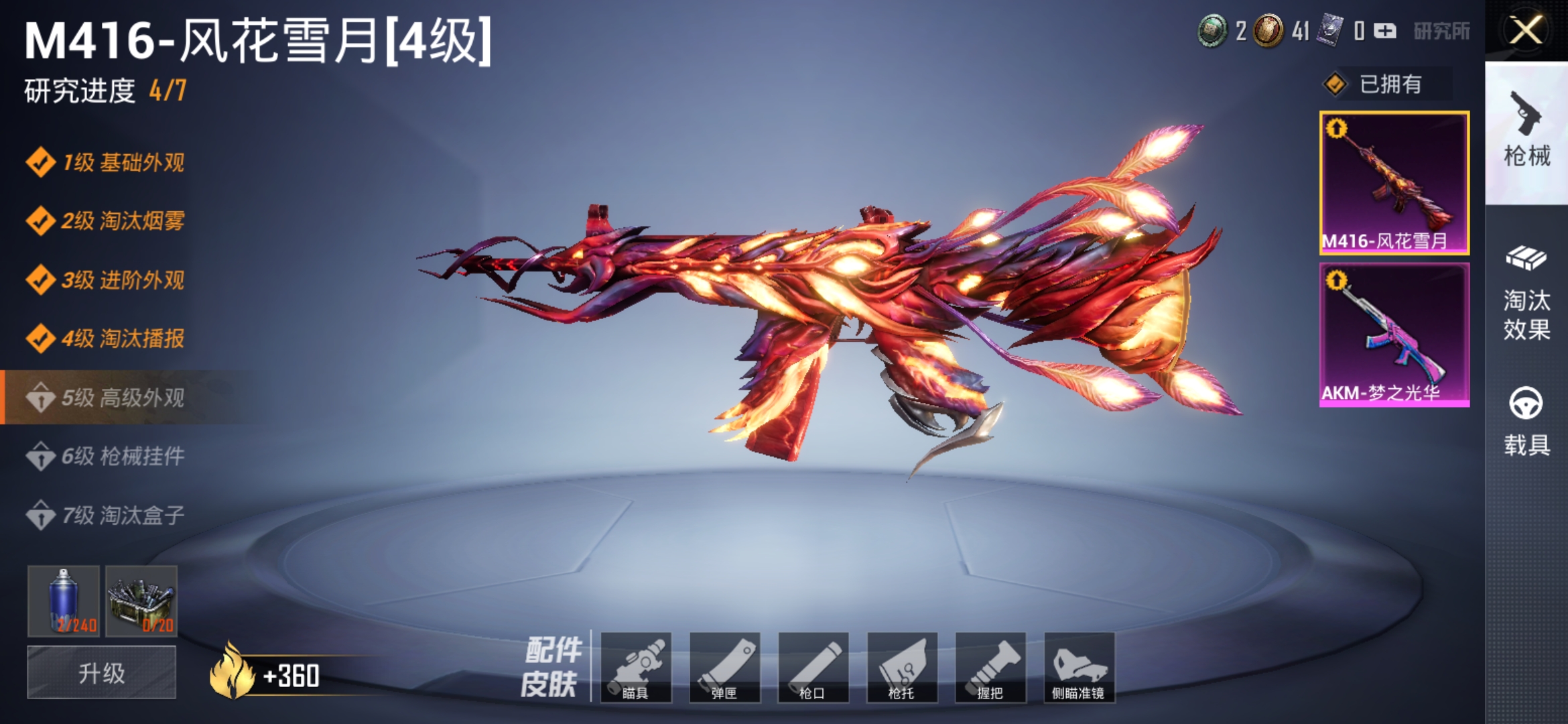Preview level 6 枪械挂件 entry
This screenshot has width=1568, height=724.
(107, 457)
